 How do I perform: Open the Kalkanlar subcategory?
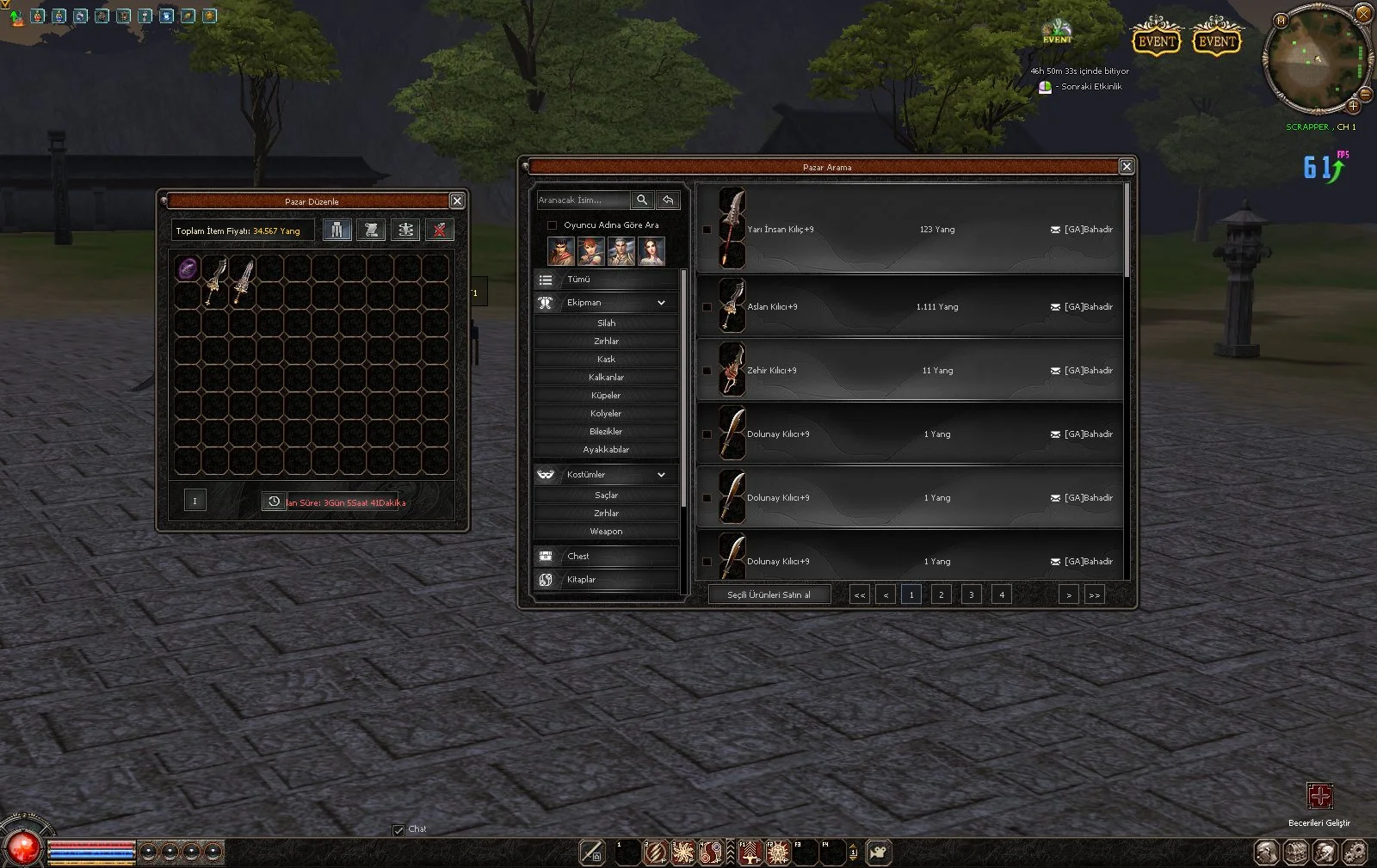(606, 378)
